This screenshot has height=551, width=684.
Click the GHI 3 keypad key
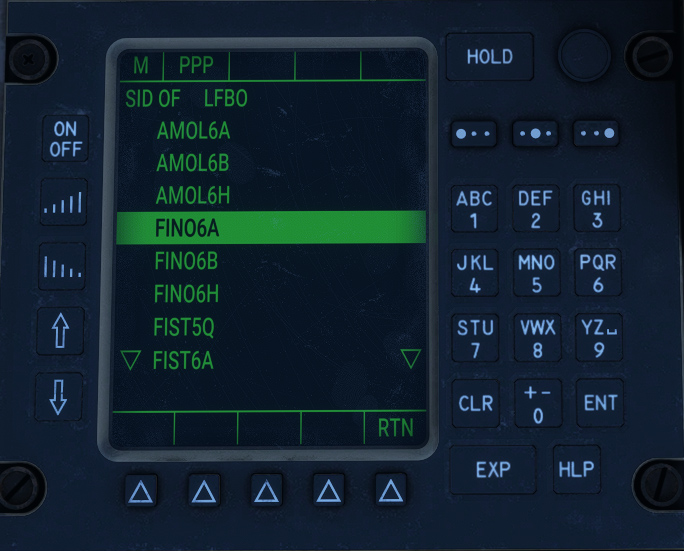click(597, 209)
